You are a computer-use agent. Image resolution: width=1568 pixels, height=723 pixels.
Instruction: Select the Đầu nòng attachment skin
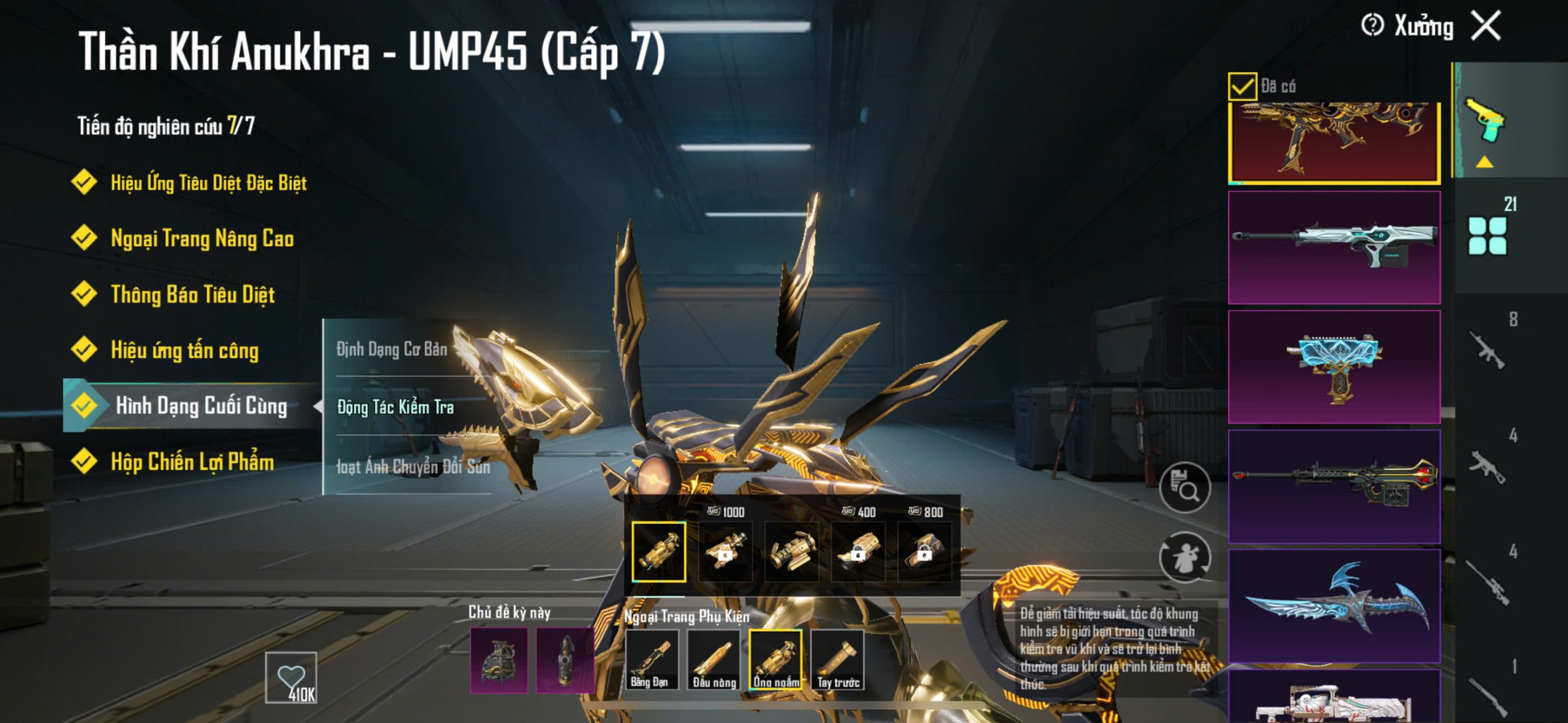pos(714,659)
